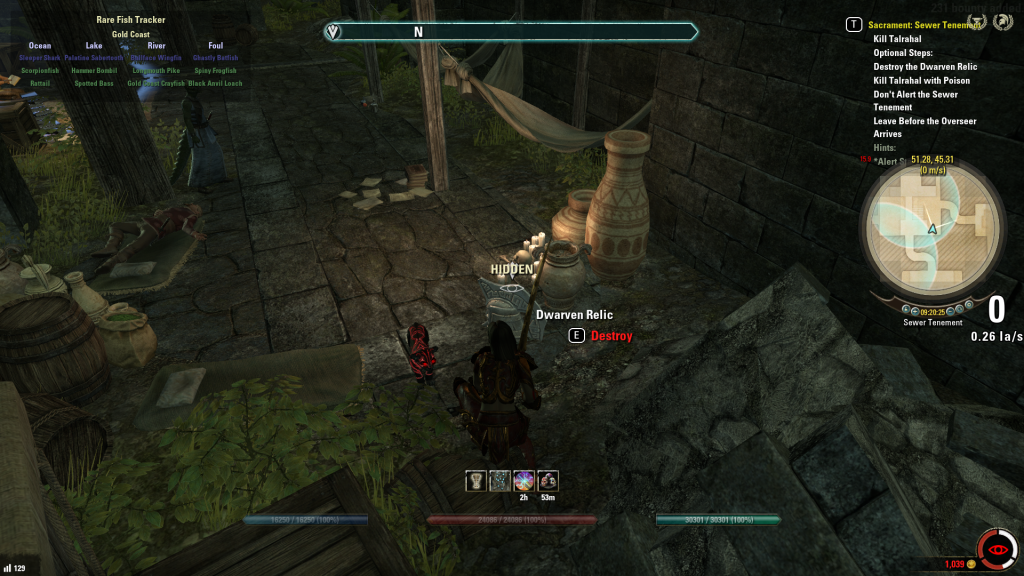Select Gold Coast Crayfish in the River column
Image resolution: width=1024 pixels, height=576 pixels.
[156, 84]
